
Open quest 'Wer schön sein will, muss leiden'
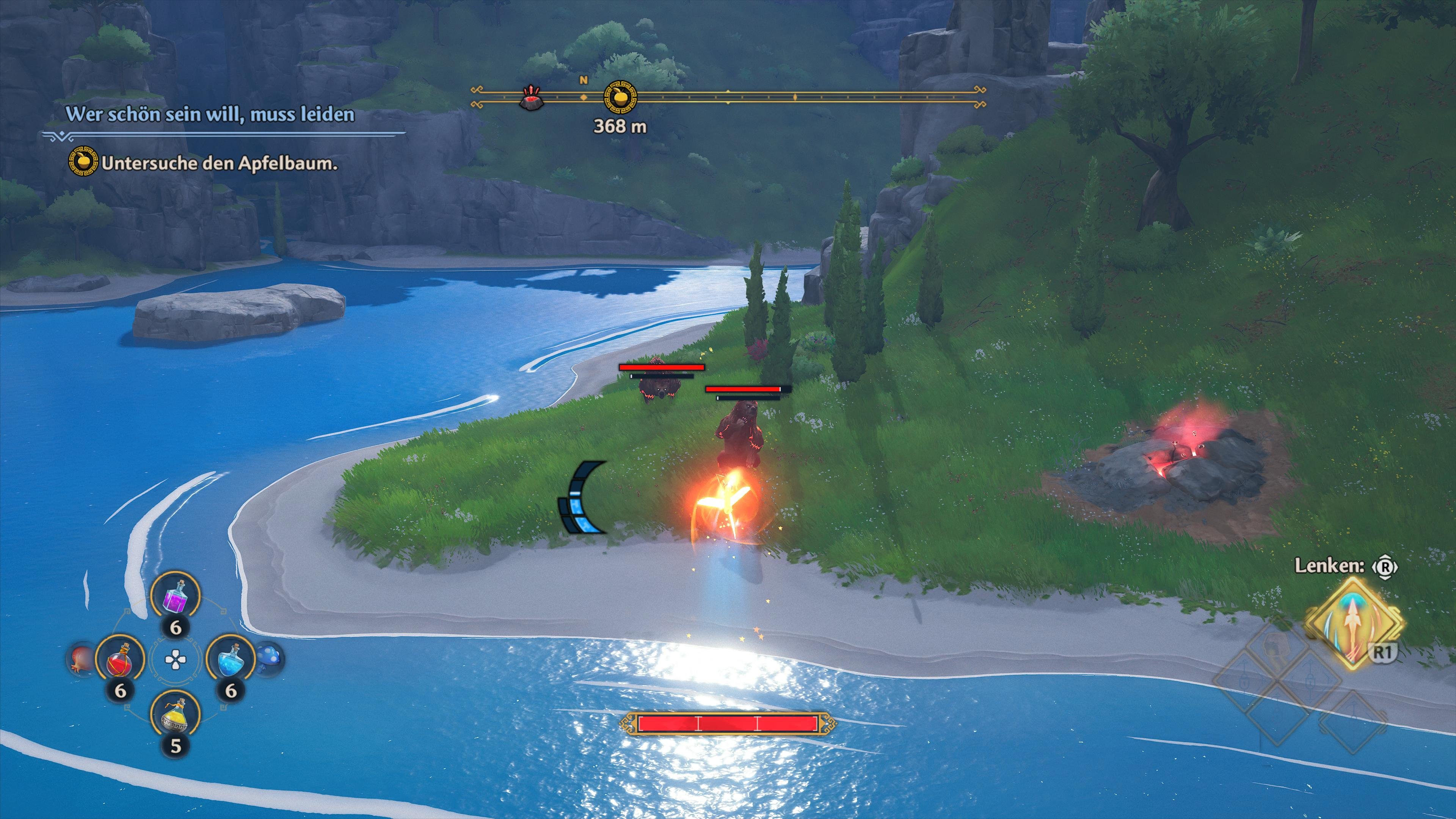click(210, 114)
